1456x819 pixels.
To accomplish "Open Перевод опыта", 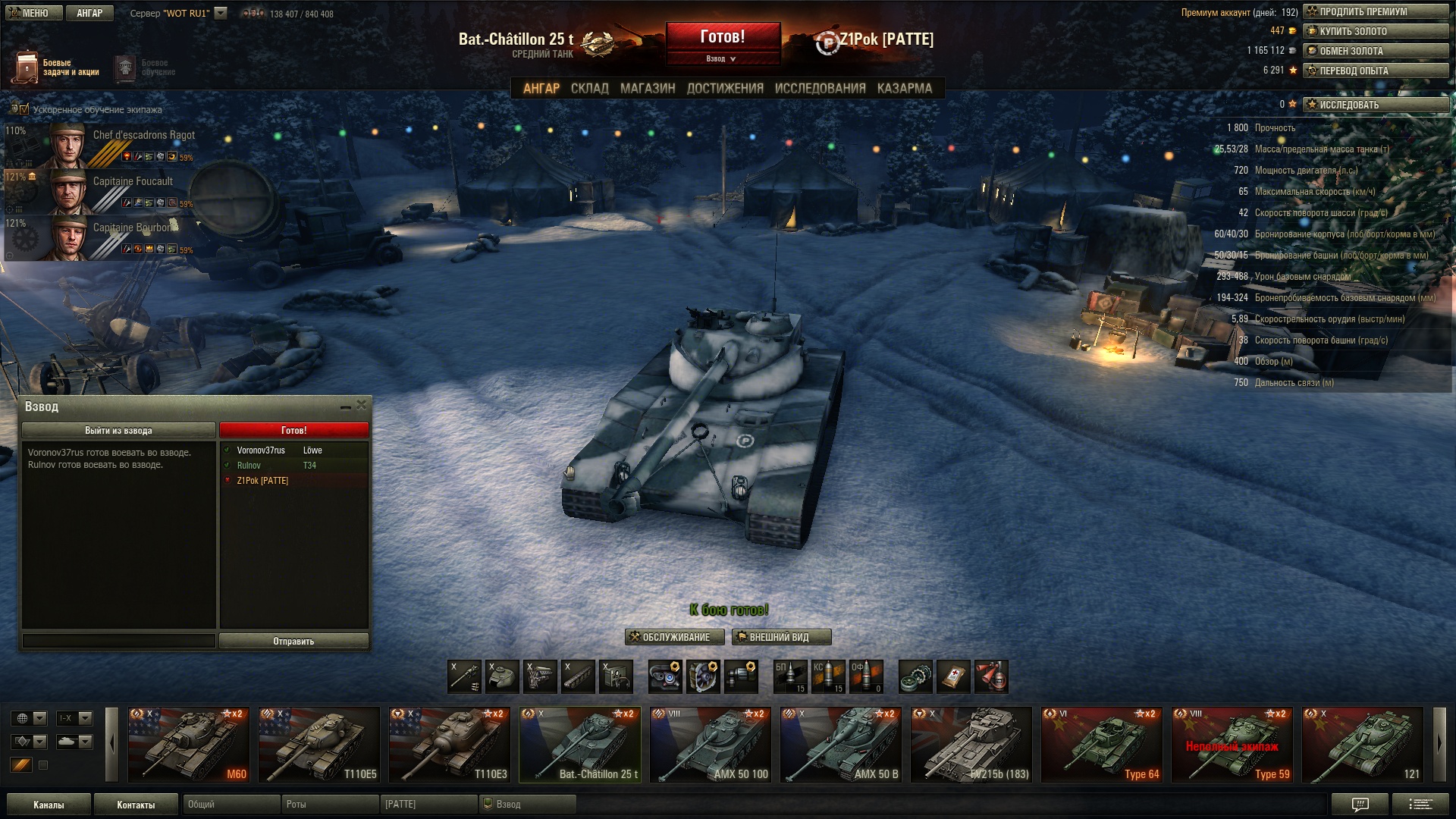I will [1376, 71].
